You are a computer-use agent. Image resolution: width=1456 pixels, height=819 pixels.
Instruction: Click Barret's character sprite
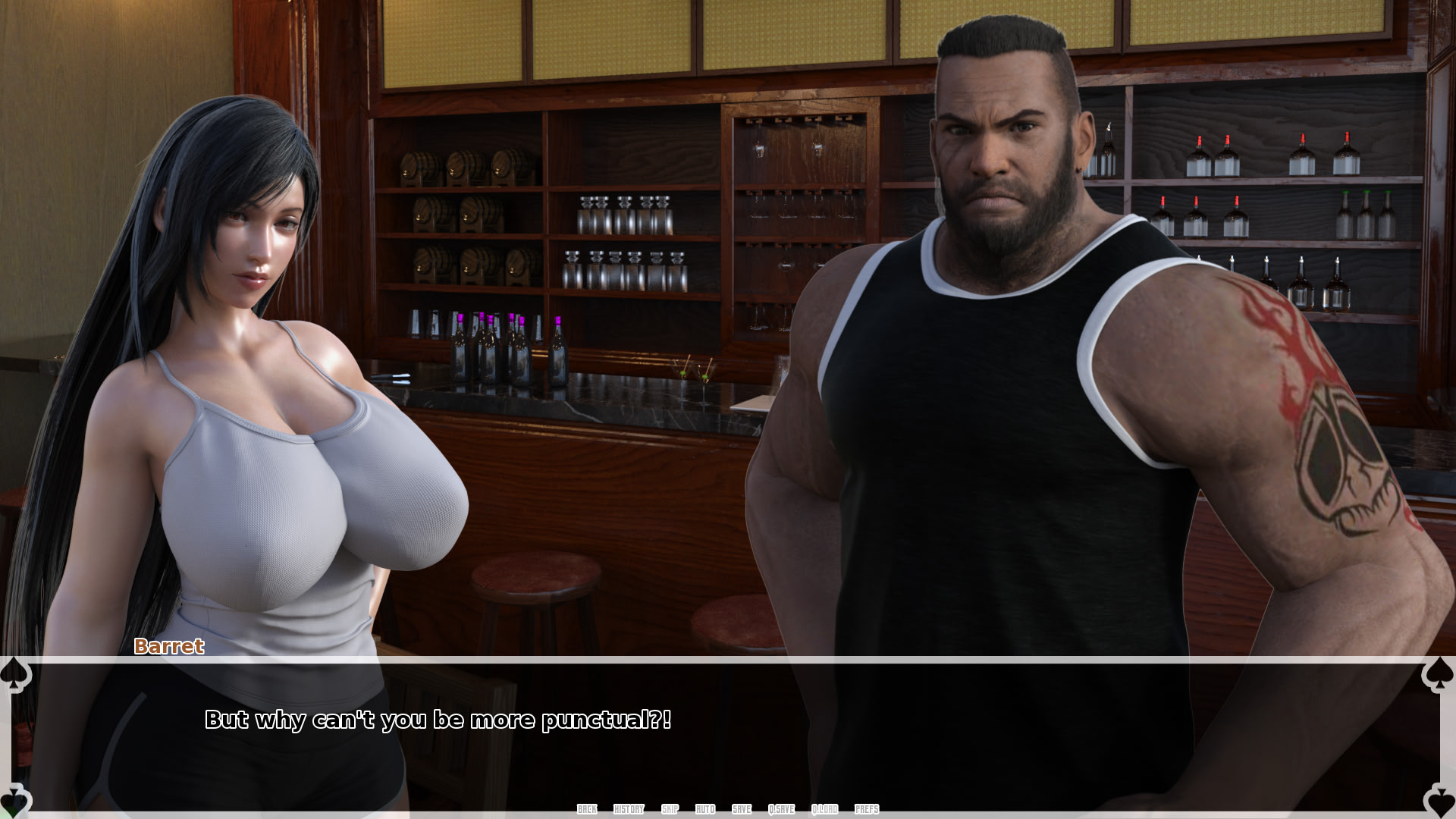pos(986,379)
